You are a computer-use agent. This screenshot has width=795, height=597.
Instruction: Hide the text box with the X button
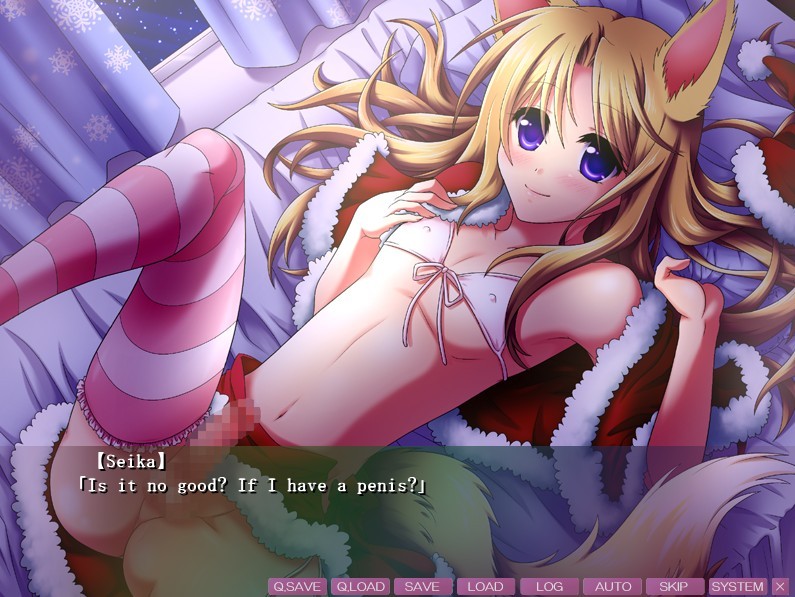[781, 587]
